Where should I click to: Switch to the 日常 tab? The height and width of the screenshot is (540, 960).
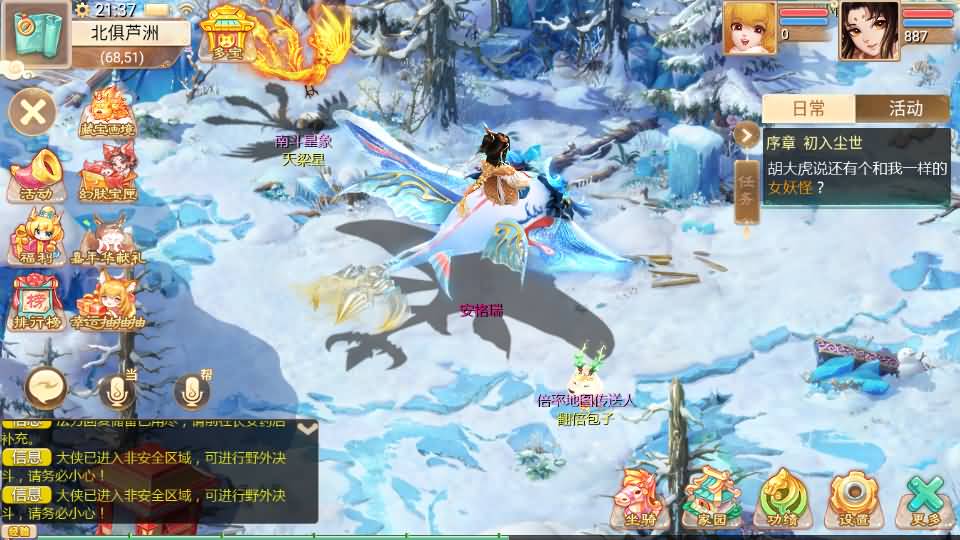point(808,109)
